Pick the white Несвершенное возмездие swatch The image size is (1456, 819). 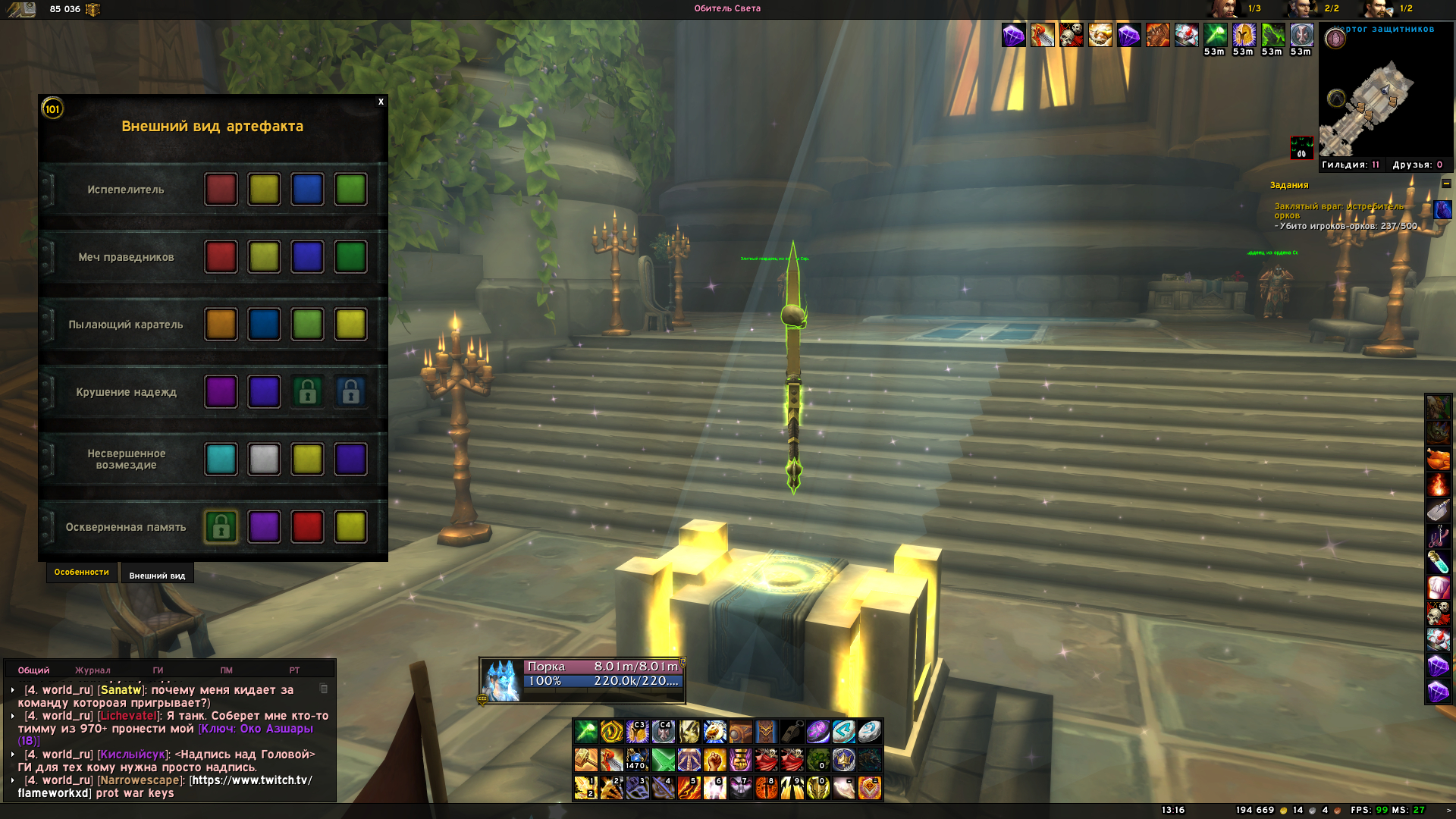pyautogui.click(x=264, y=460)
